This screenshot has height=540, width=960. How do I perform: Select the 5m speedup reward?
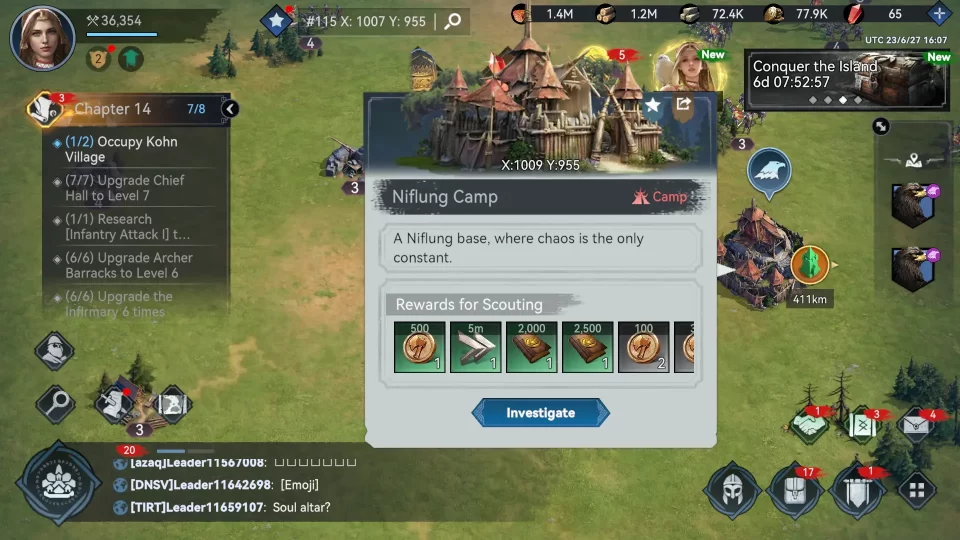pyautogui.click(x=475, y=347)
